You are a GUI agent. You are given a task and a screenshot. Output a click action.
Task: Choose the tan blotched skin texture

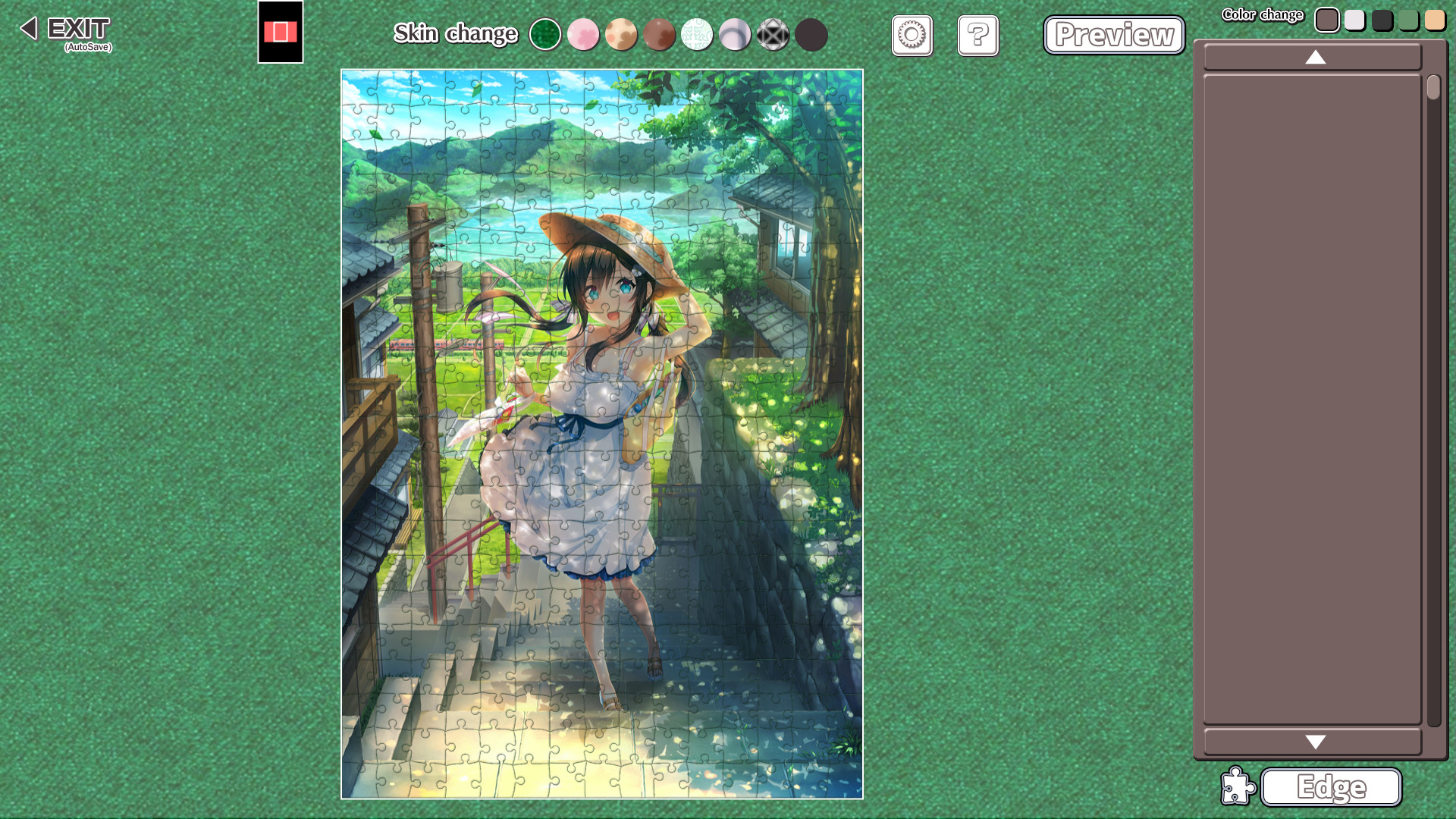[621, 34]
